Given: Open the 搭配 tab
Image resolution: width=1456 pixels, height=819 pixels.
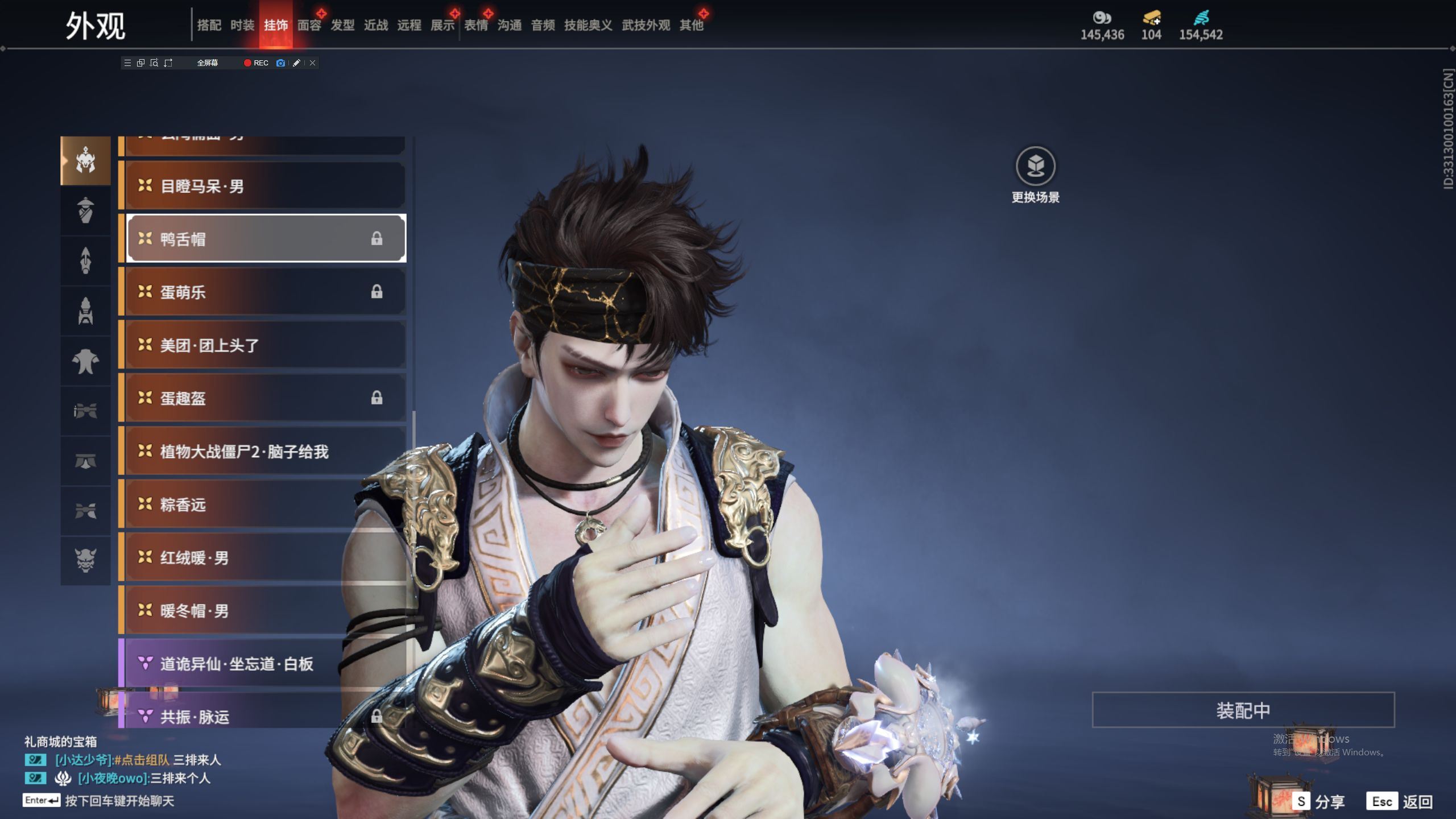Looking at the screenshot, I should [209, 25].
